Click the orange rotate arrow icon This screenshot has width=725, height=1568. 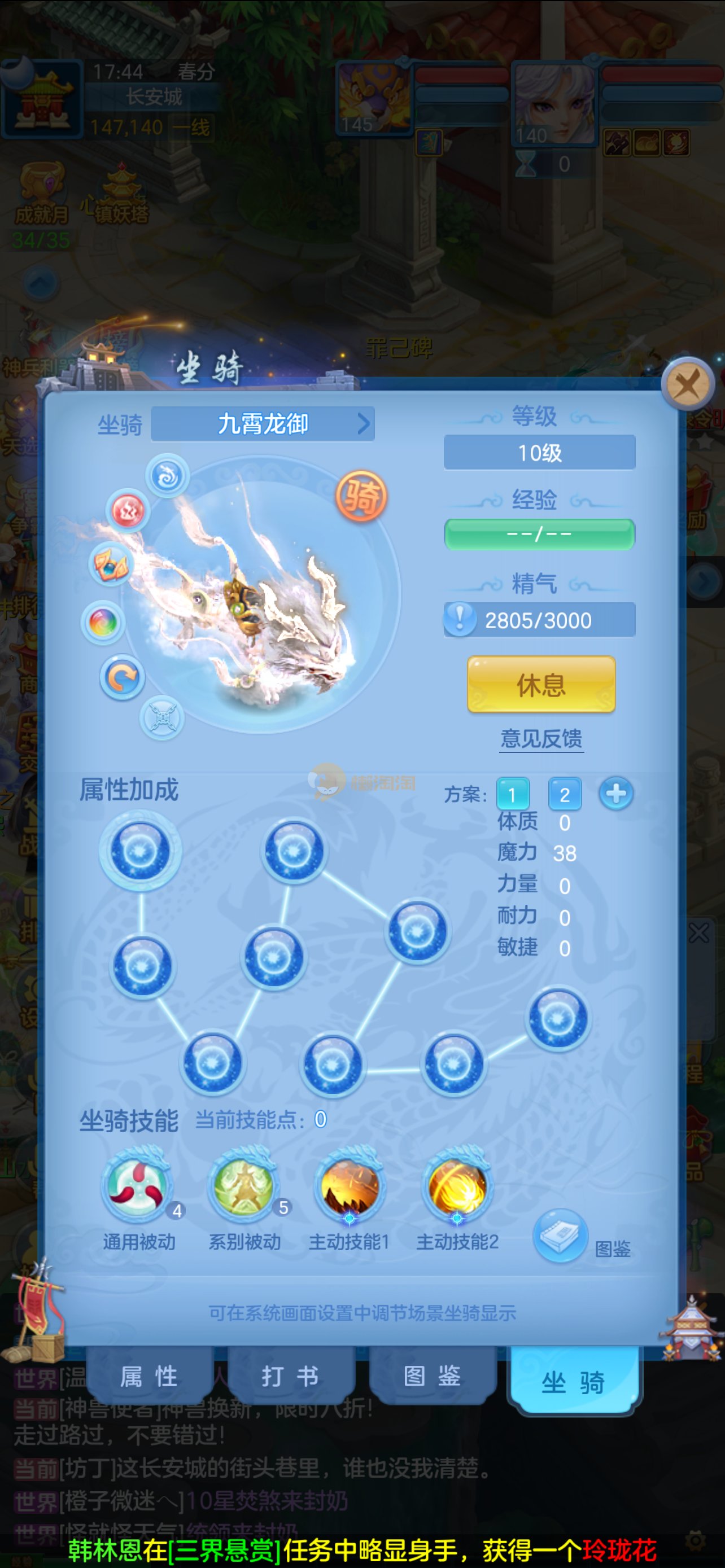pos(122,677)
